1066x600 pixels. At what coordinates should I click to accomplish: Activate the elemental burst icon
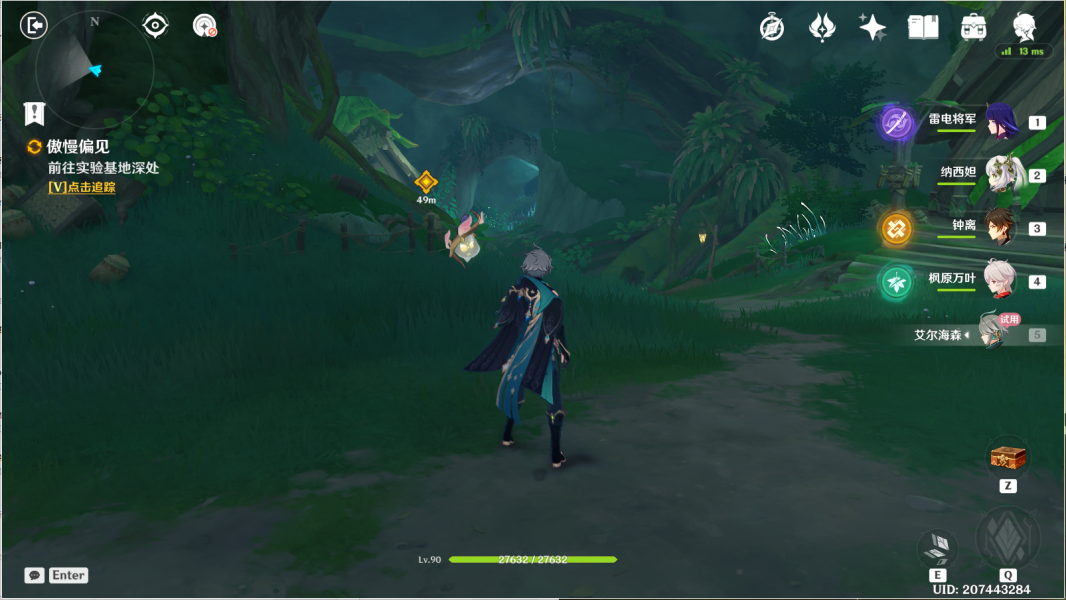pyautogui.click(x=1008, y=538)
